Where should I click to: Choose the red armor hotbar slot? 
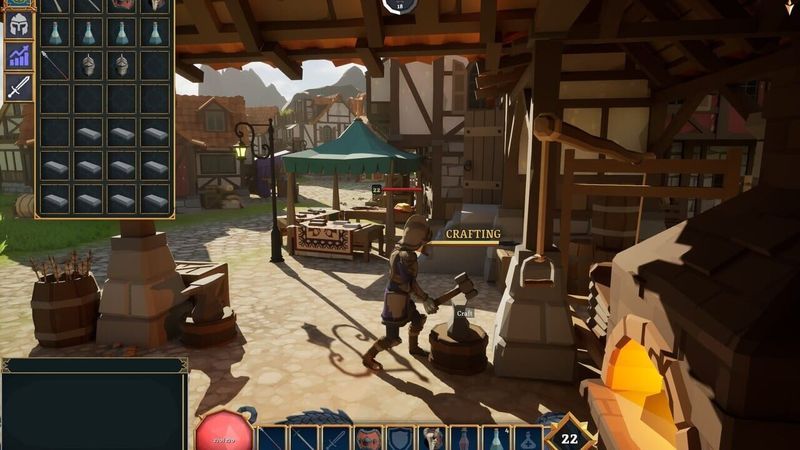coord(368,438)
